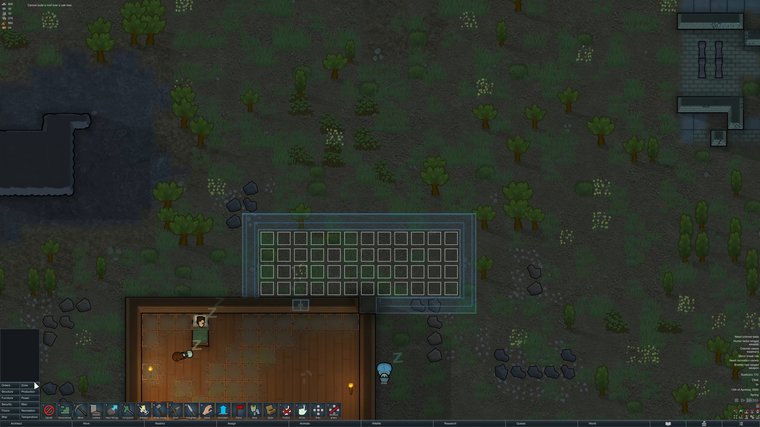760x427 pixels.
Task: Select the Furniture architect category
Action: click(x=9, y=399)
